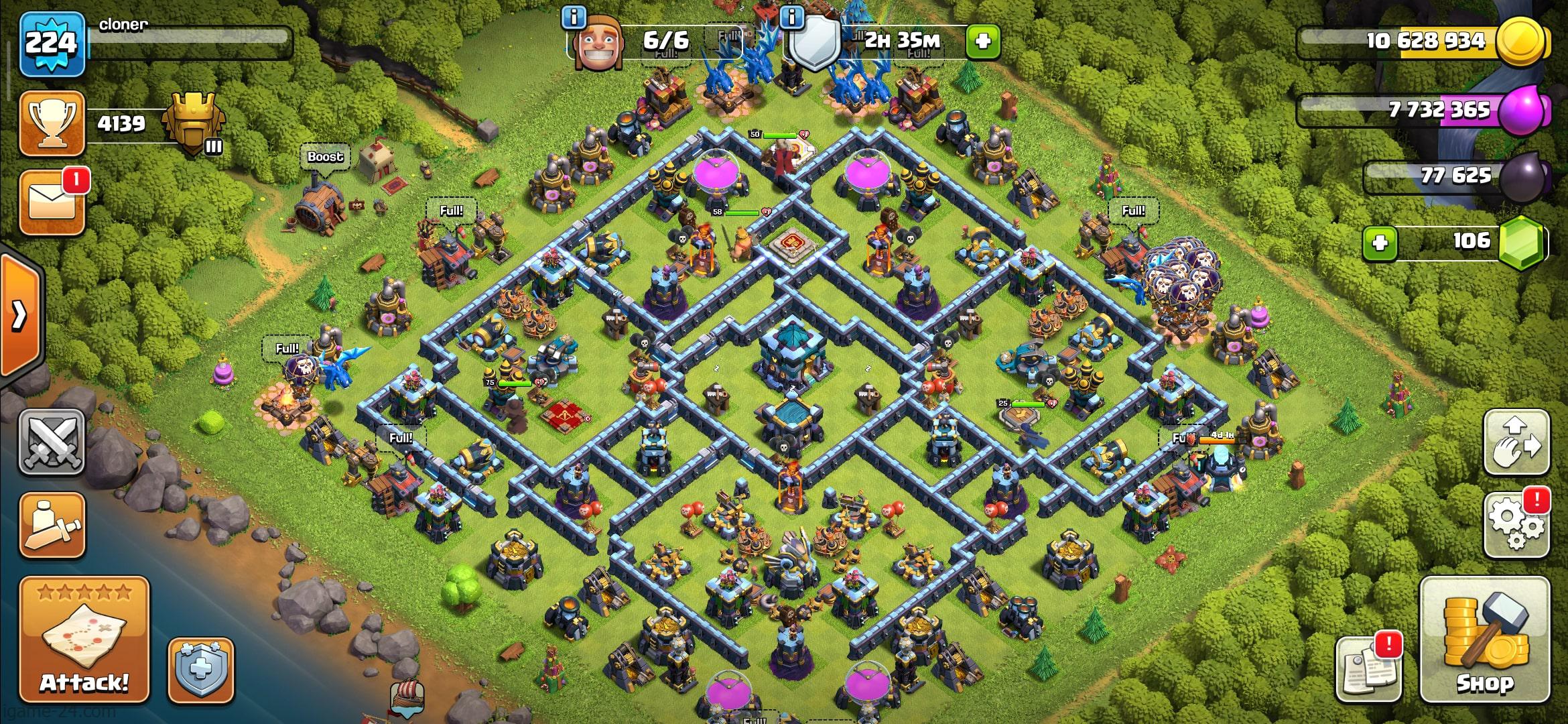Tap the Attack! map button
This screenshot has height=724, width=1568.
tap(84, 640)
